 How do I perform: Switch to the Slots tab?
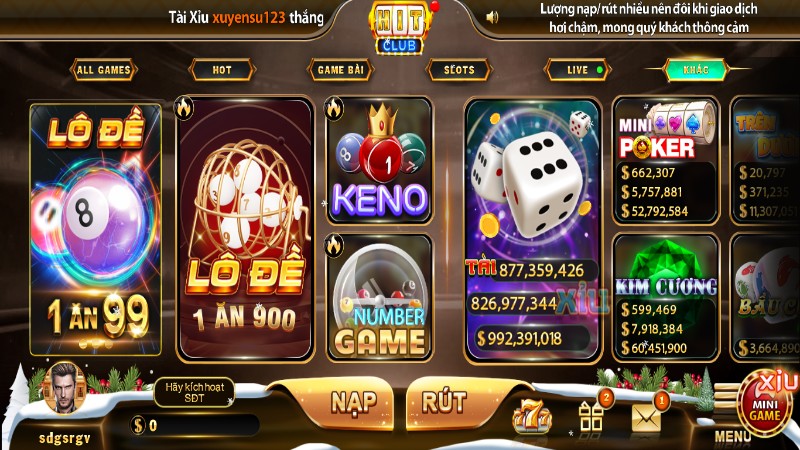tap(459, 70)
